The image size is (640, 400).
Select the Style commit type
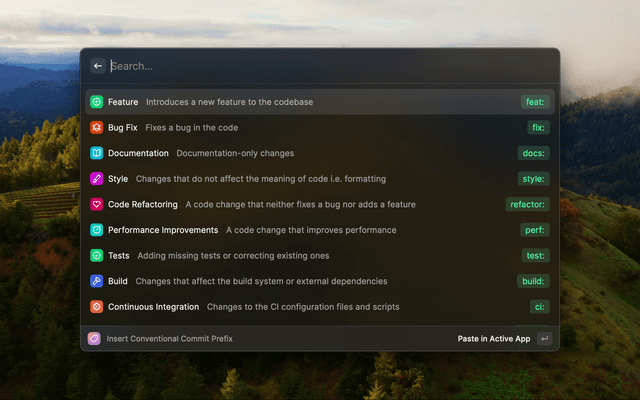click(320, 179)
